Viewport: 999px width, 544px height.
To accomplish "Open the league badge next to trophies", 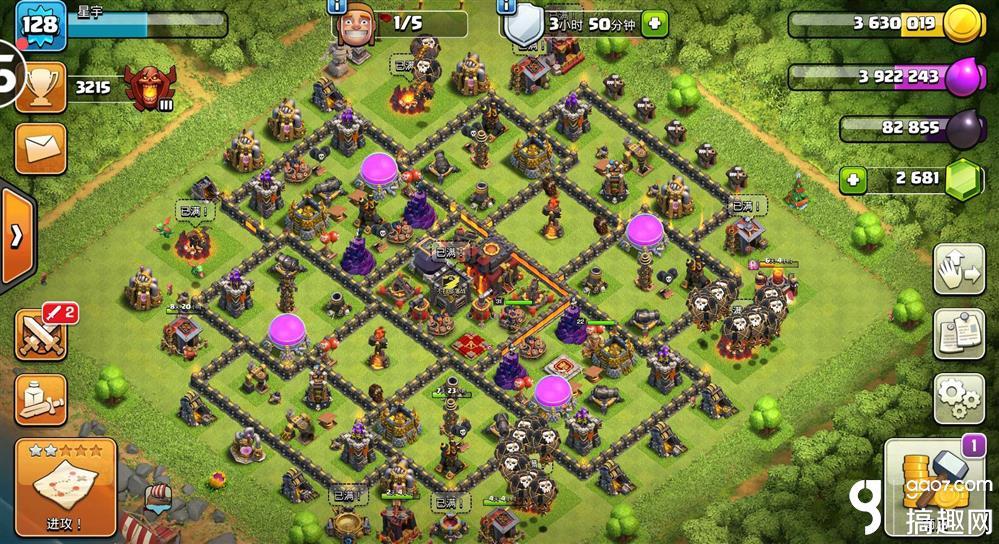I will tap(149, 88).
